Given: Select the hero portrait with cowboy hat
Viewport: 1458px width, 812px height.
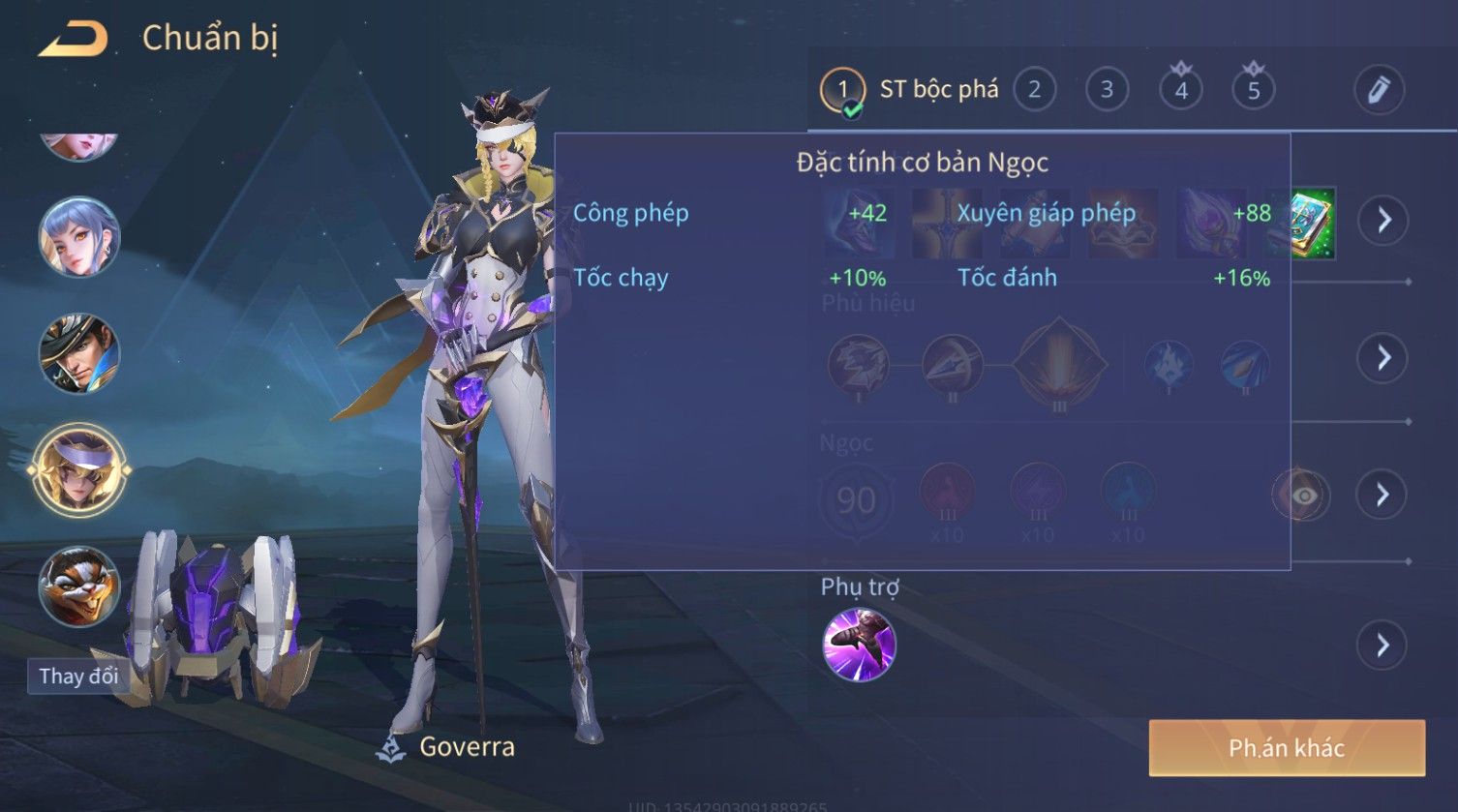Looking at the screenshot, I should coord(79,353).
